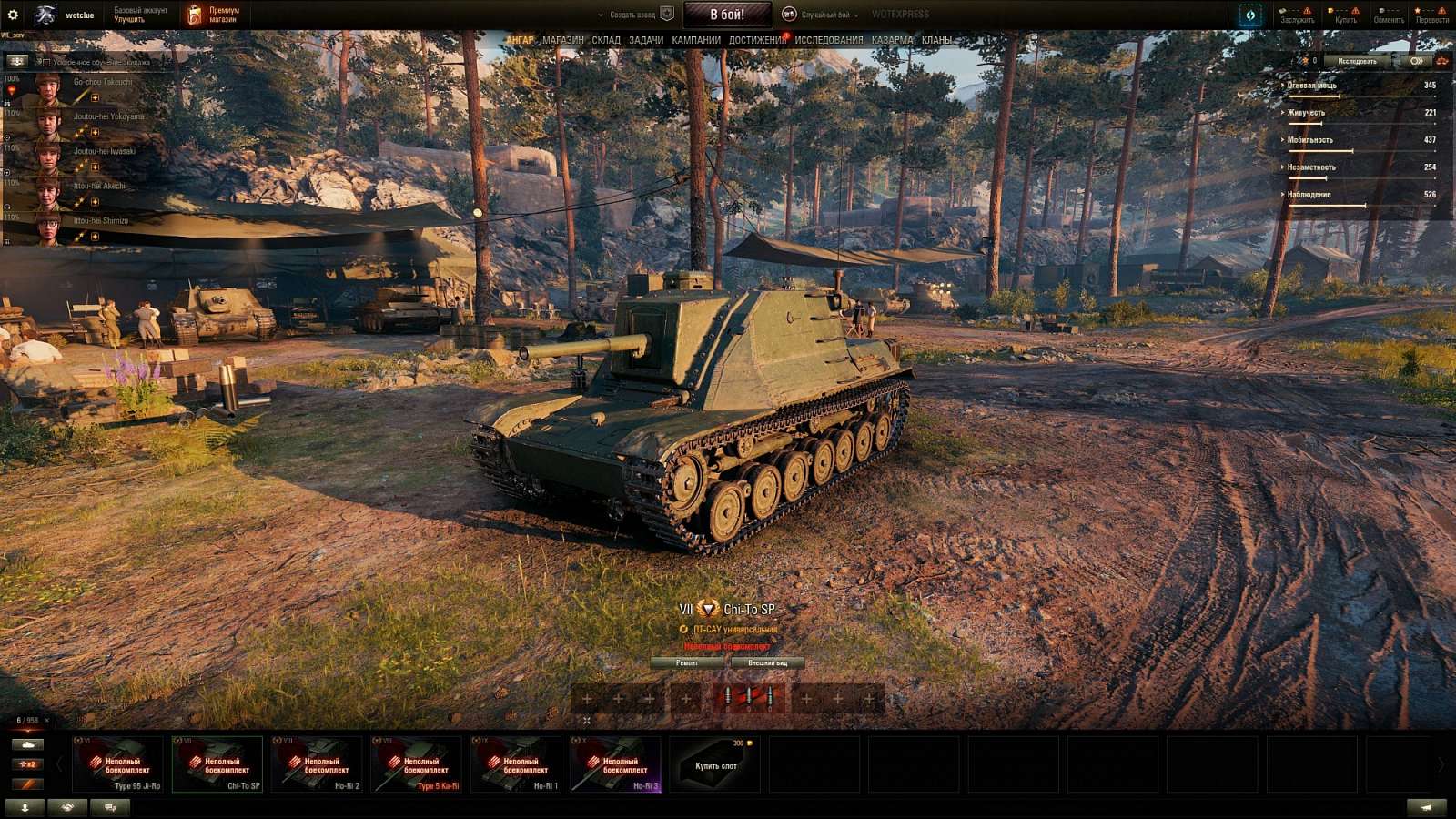Click the В бой! button
The image size is (1456, 819).
(x=728, y=15)
